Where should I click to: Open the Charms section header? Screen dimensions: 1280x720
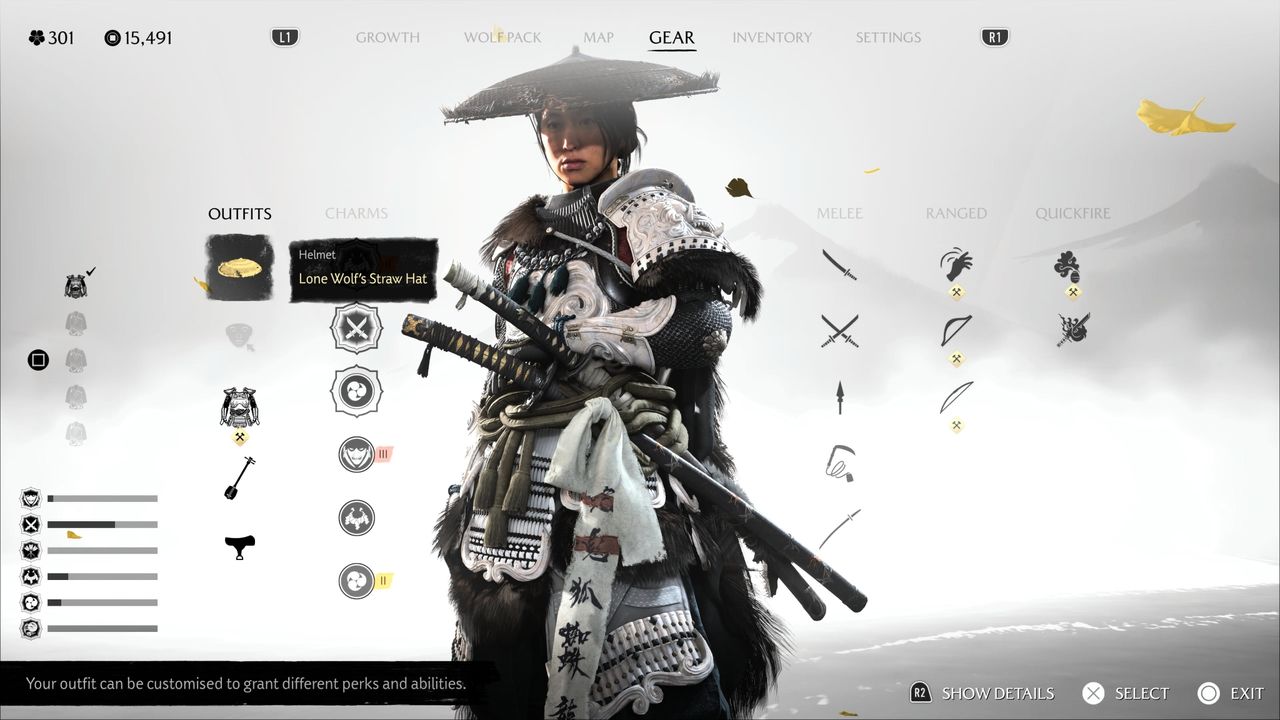tap(356, 213)
